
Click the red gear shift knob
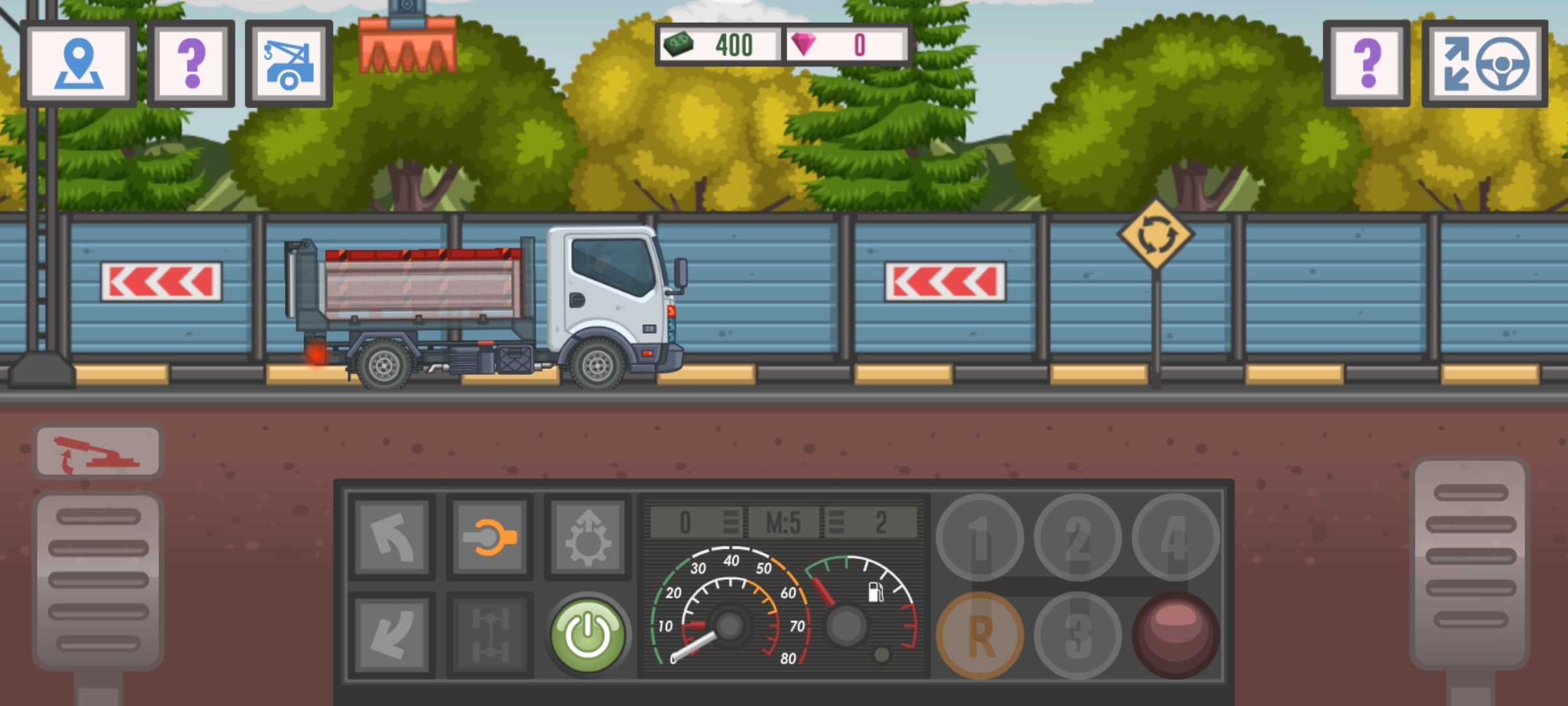[x=1175, y=634]
